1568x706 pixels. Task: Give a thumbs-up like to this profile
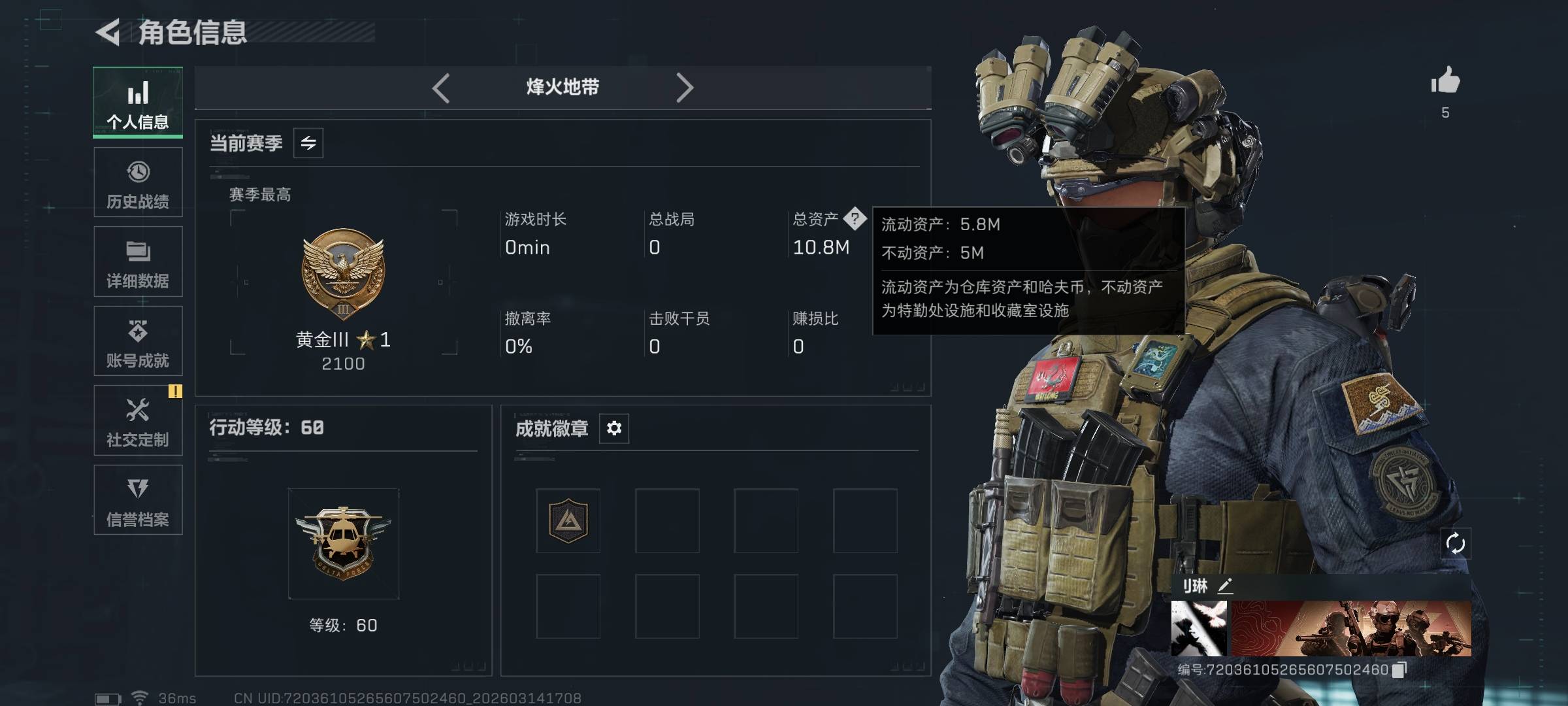point(1445,82)
